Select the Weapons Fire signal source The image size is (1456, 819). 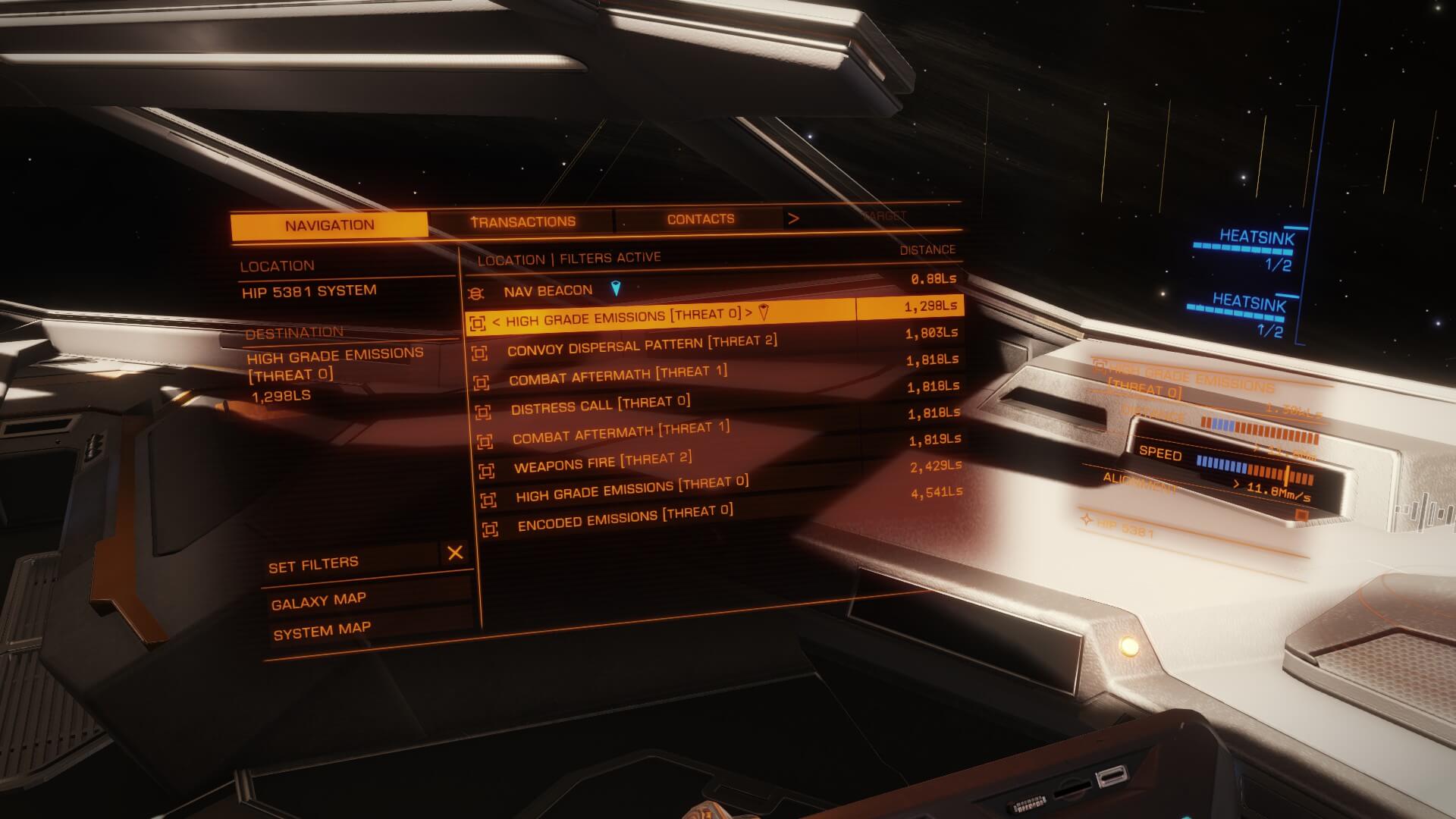pos(602,463)
